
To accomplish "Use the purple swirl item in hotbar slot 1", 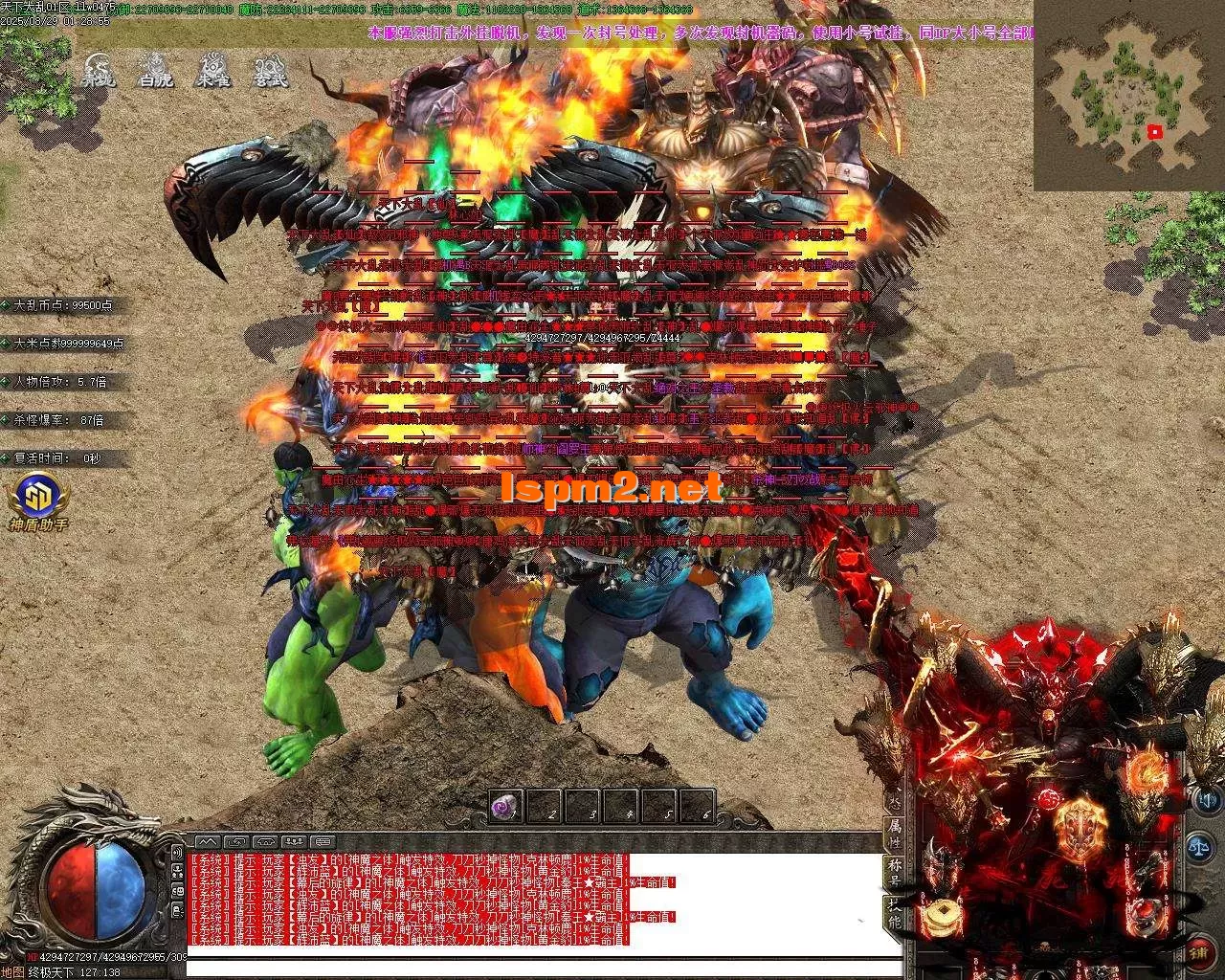I will click(505, 809).
